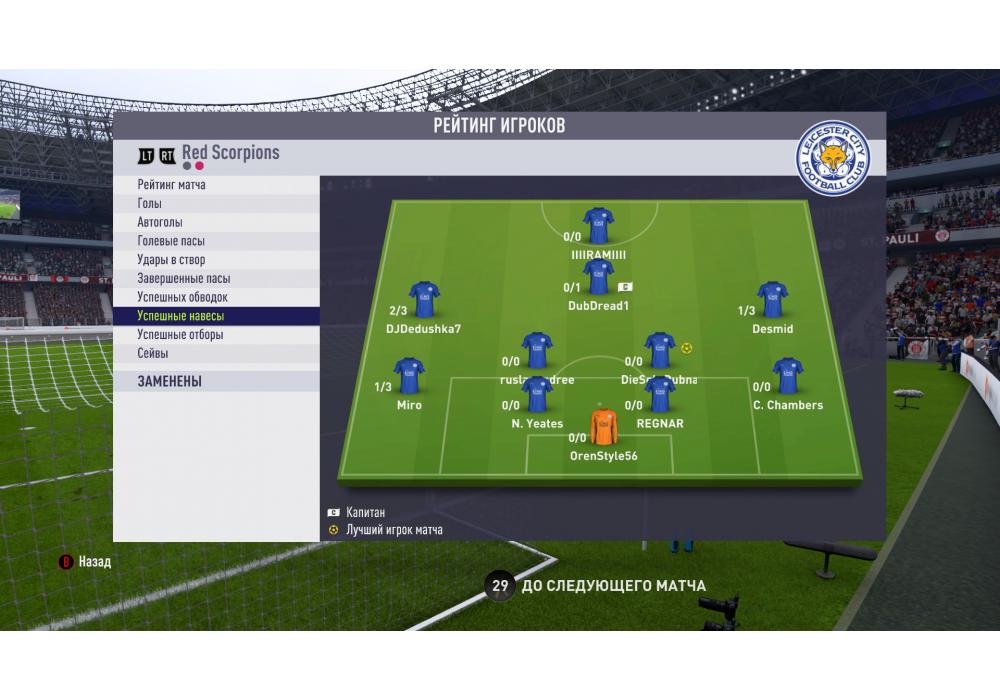The height and width of the screenshot is (700, 1000).
Task: Select captain DubDread1's shirt
Action: [598, 277]
